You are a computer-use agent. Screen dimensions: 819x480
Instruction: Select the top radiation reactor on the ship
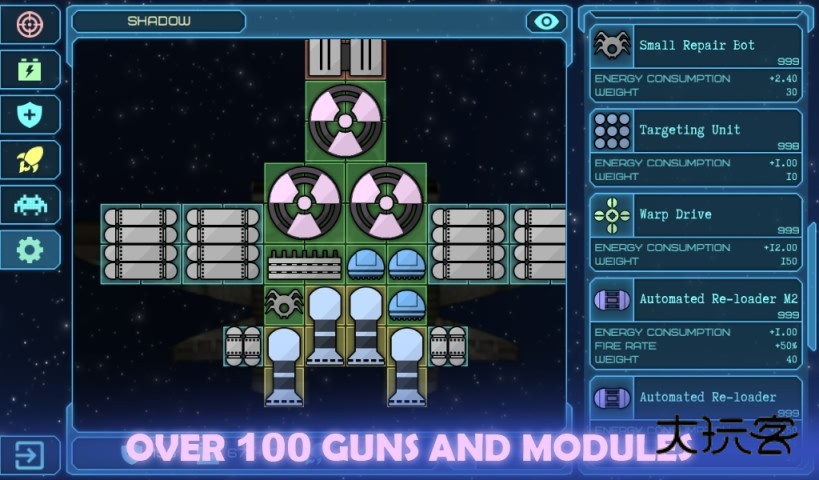coord(345,121)
